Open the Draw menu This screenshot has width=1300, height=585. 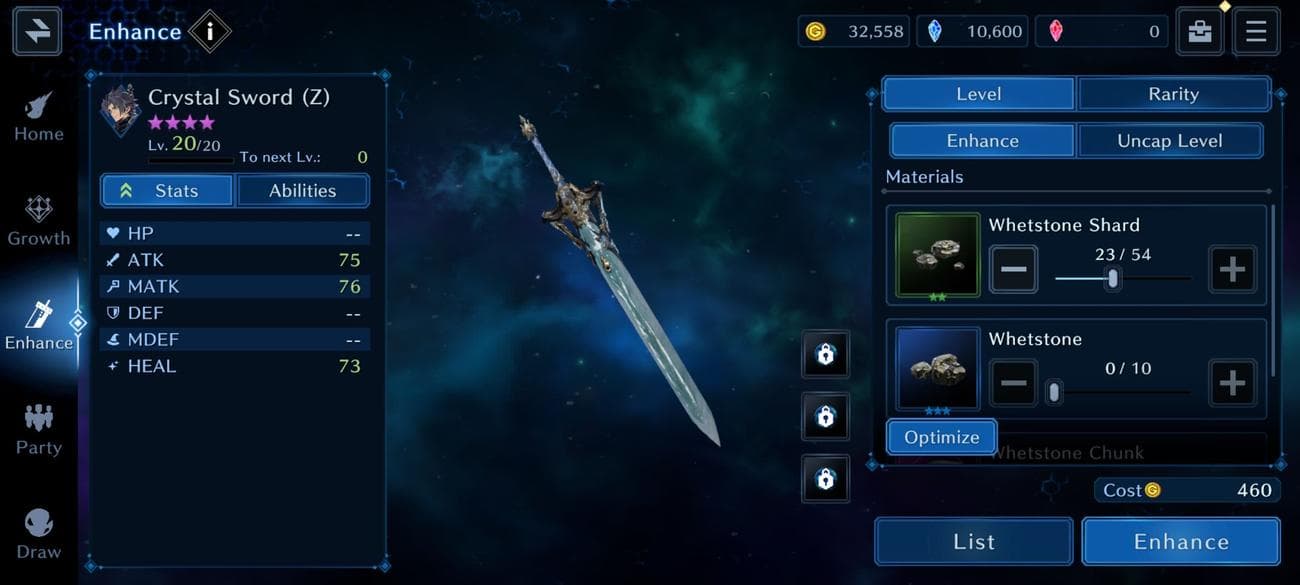[x=39, y=534]
